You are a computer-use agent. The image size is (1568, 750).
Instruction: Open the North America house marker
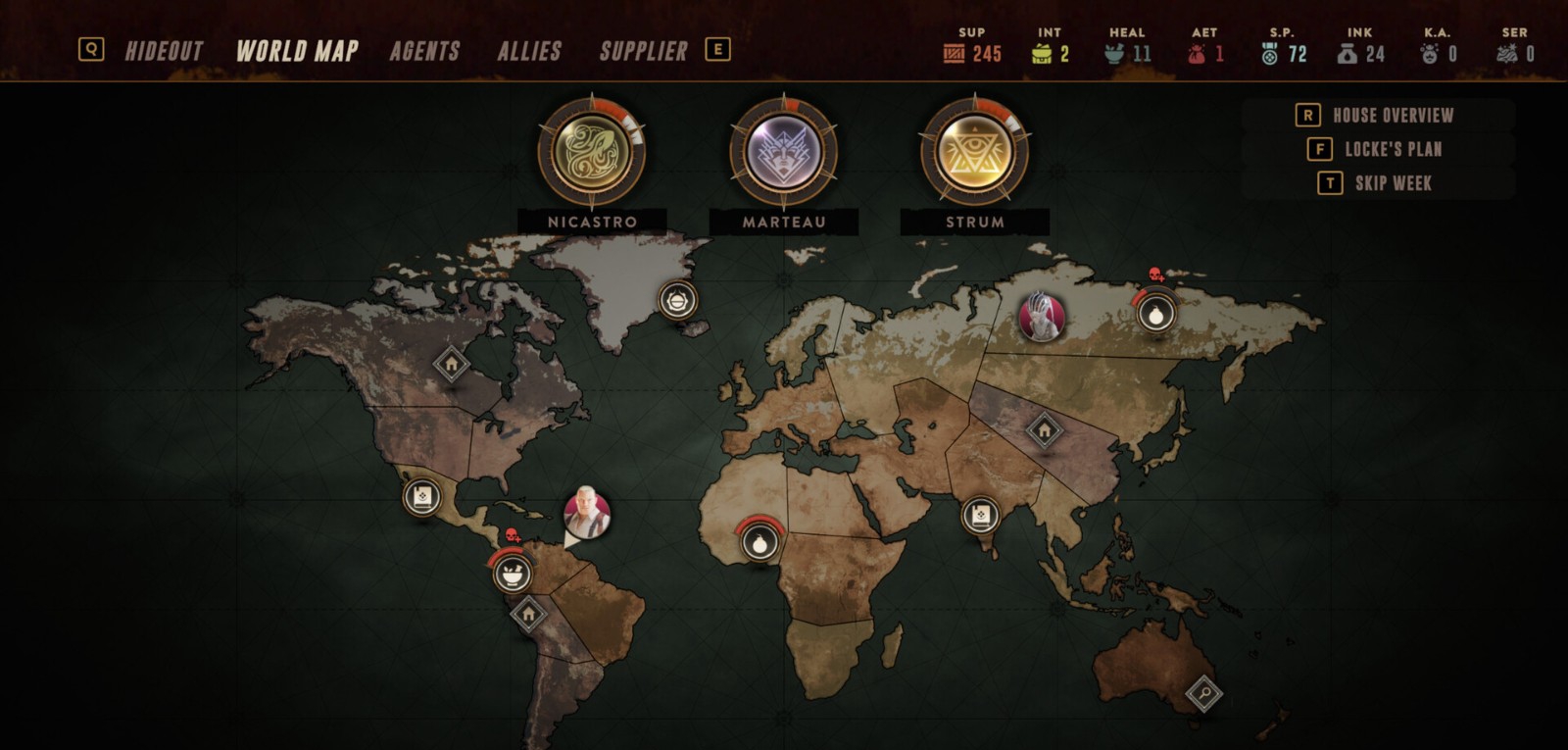pyautogui.click(x=451, y=365)
